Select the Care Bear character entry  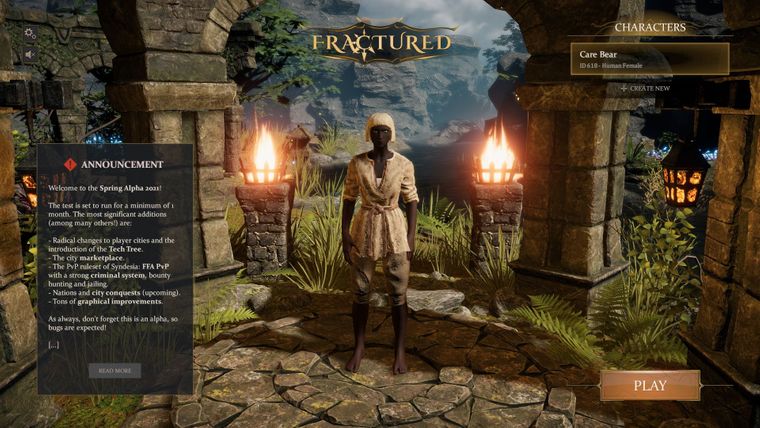coord(649,58)
